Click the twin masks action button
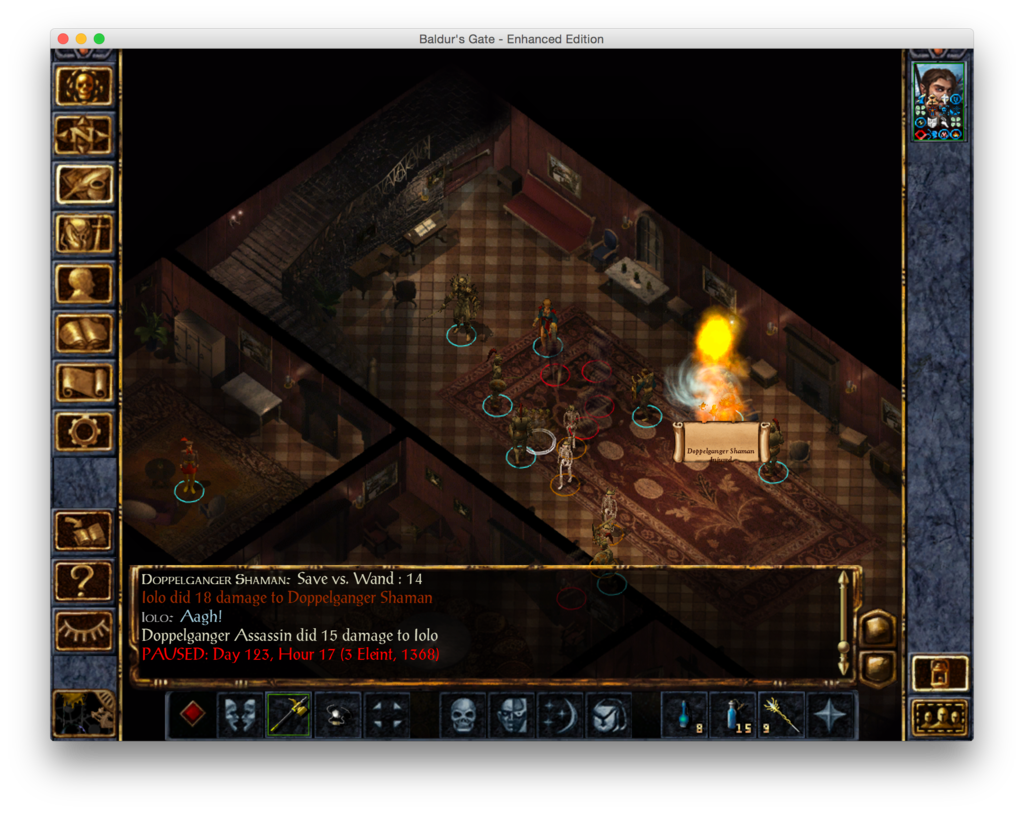Screen dimensions: 1024x813 point(240,714)
